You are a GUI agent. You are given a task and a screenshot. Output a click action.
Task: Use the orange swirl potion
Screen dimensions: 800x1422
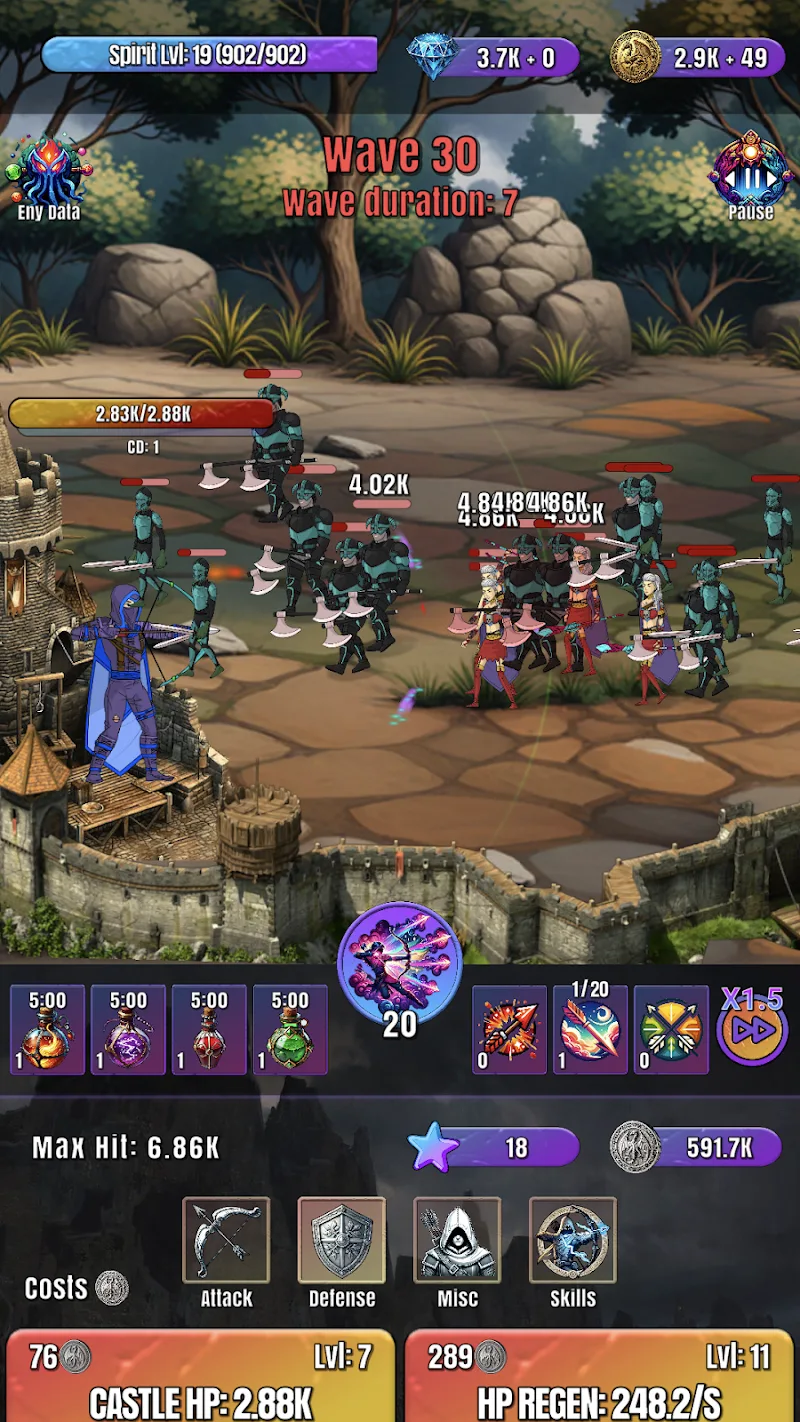(x=47, y=1030)
